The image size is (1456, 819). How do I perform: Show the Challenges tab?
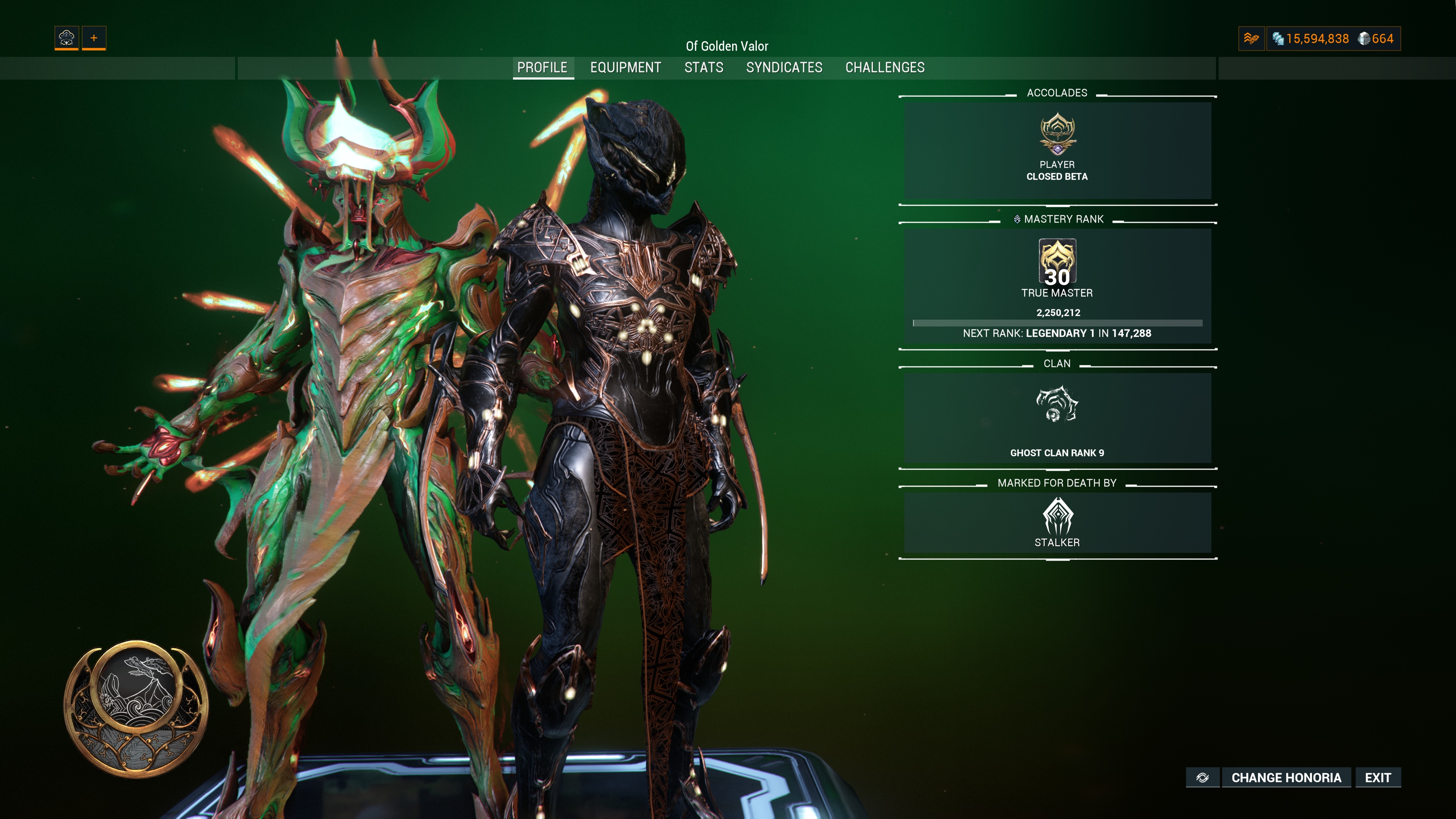[885, 68]
